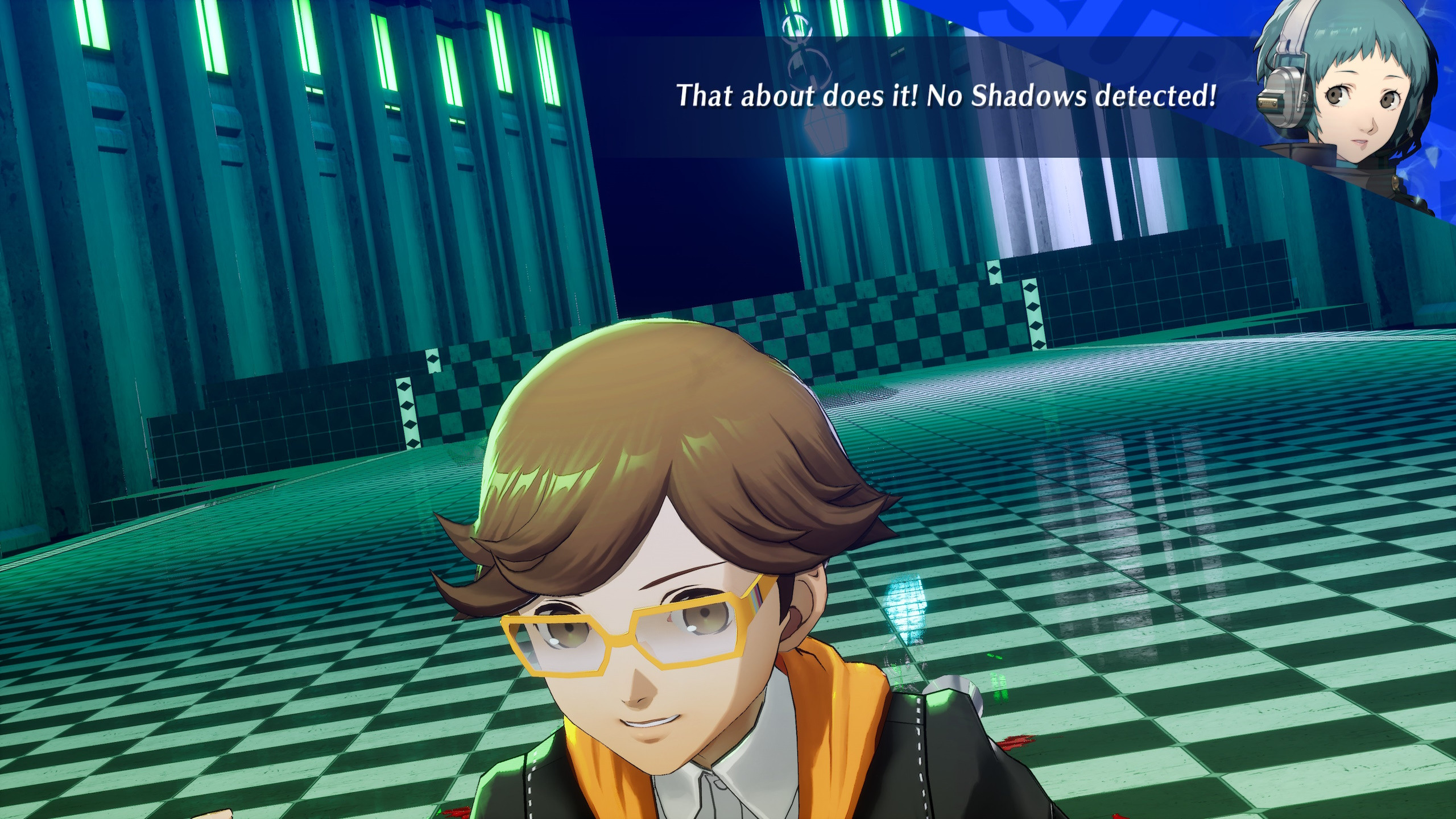The image size is (1456, 819).
Task: Click the text That about does it
Action: (x=796, y=94)
